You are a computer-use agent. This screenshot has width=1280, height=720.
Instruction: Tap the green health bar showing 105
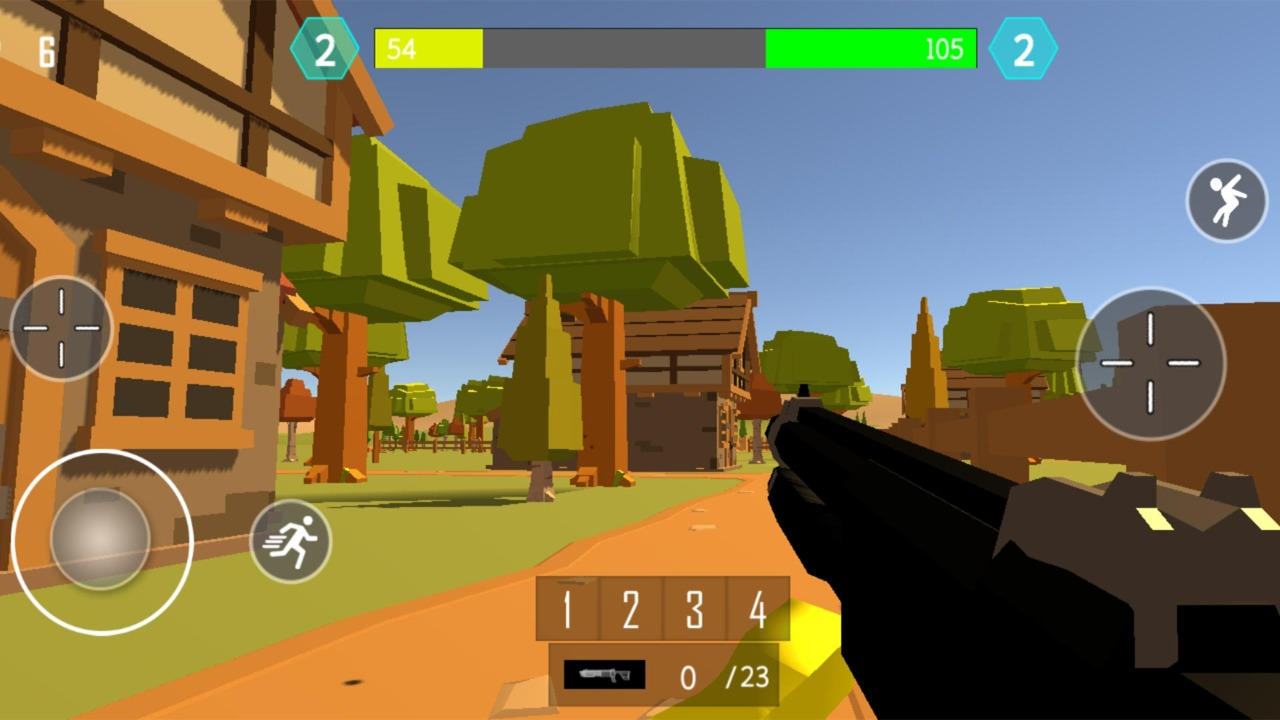coord(870,48)
